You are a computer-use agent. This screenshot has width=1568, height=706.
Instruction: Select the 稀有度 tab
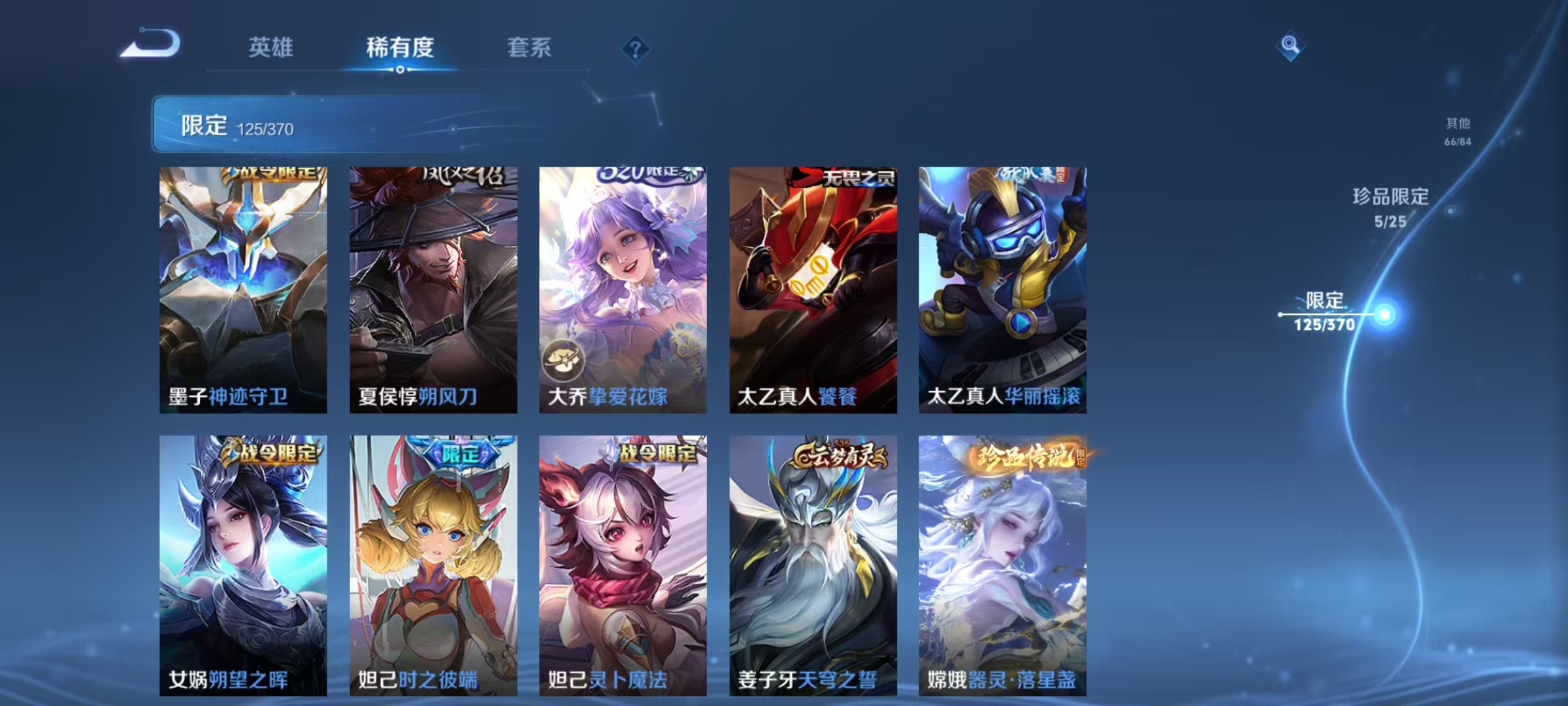coord(402,46)
